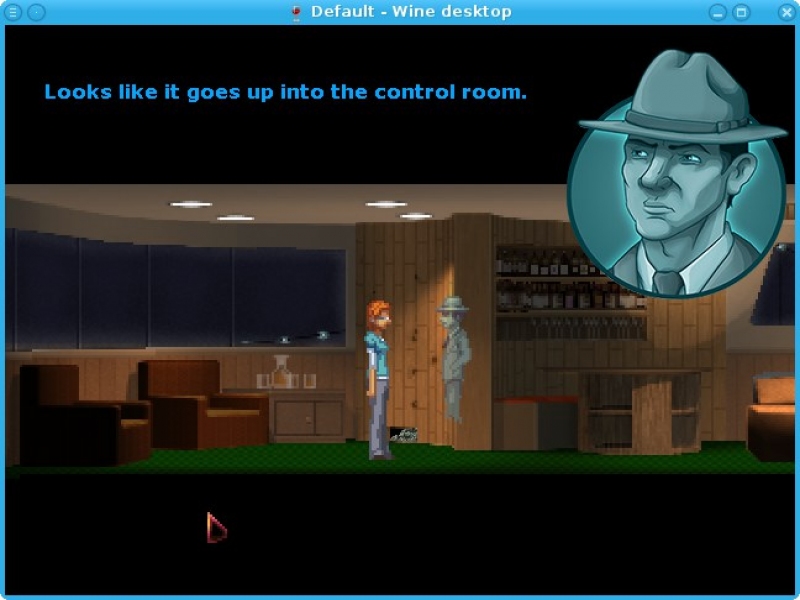Minimize the Wine desktop window

pyautogui.click(x=718, y=12)
